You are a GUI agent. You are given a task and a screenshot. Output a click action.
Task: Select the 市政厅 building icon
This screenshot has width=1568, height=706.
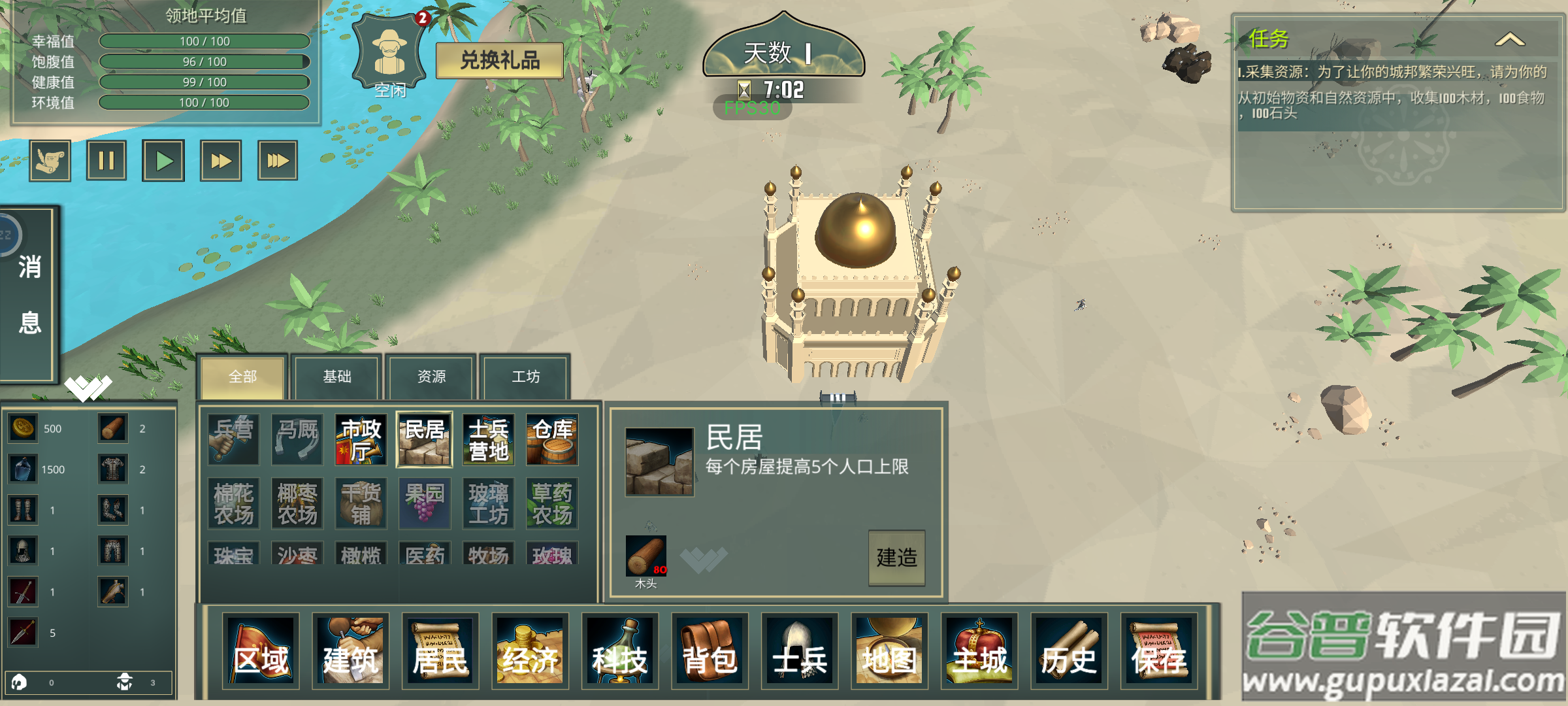pos(359,439)
